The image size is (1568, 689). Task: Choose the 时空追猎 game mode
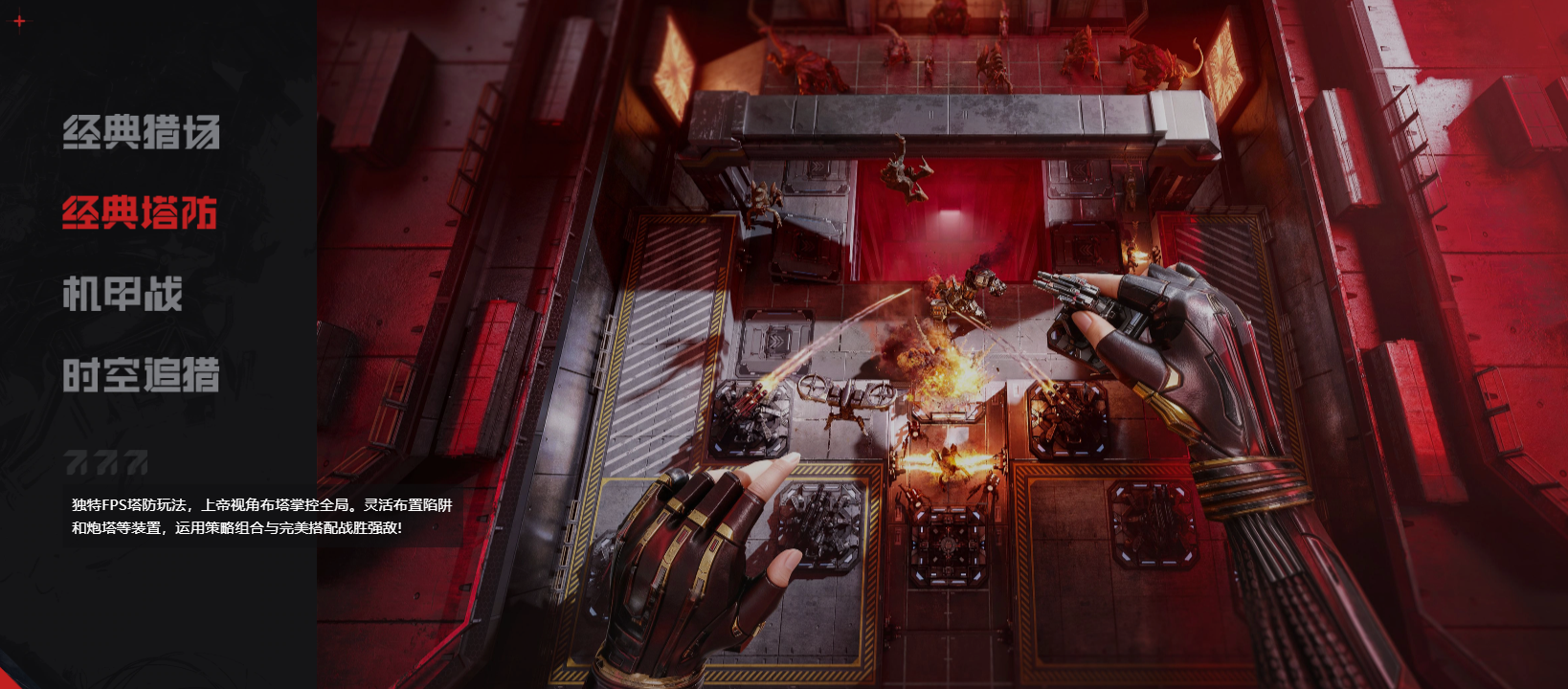pyautogui.click(x=141, y=375)
